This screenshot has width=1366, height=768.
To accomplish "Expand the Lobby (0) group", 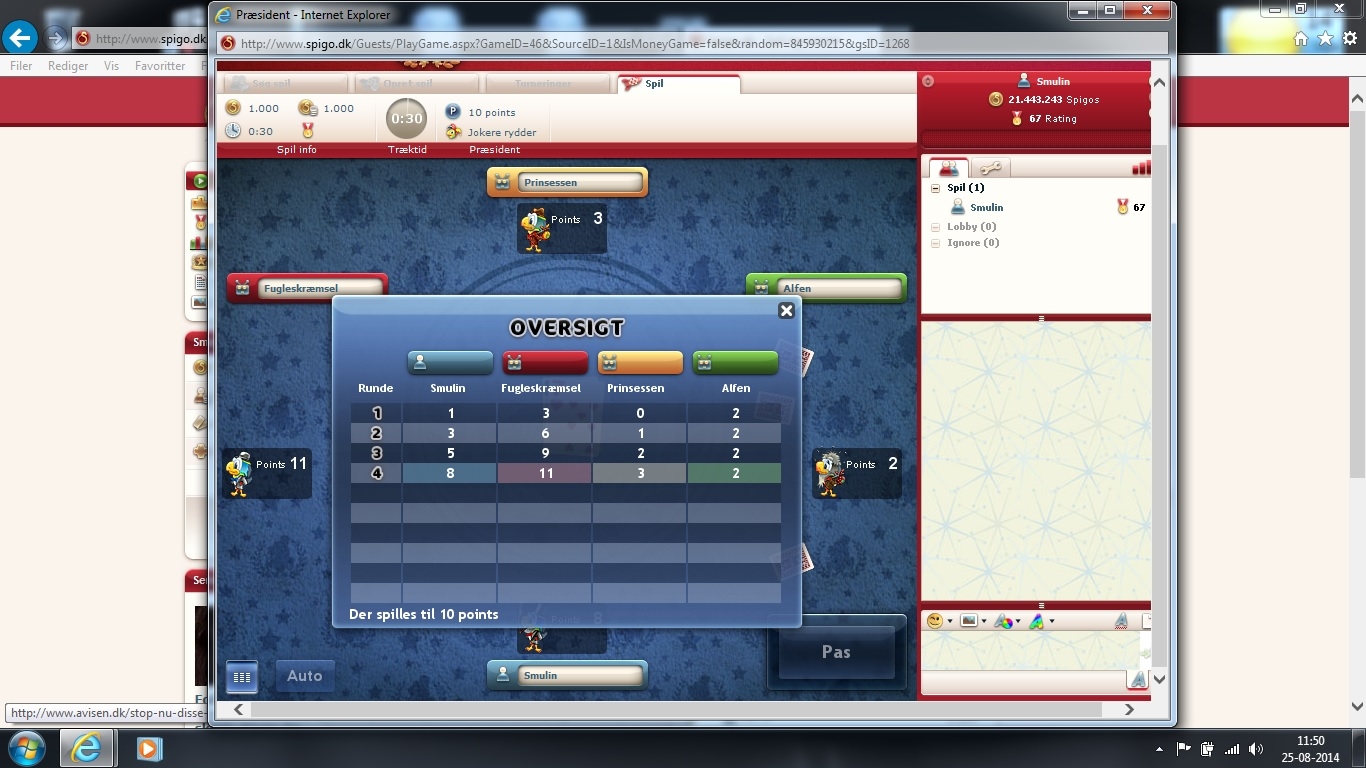I will tap(935, 227).
